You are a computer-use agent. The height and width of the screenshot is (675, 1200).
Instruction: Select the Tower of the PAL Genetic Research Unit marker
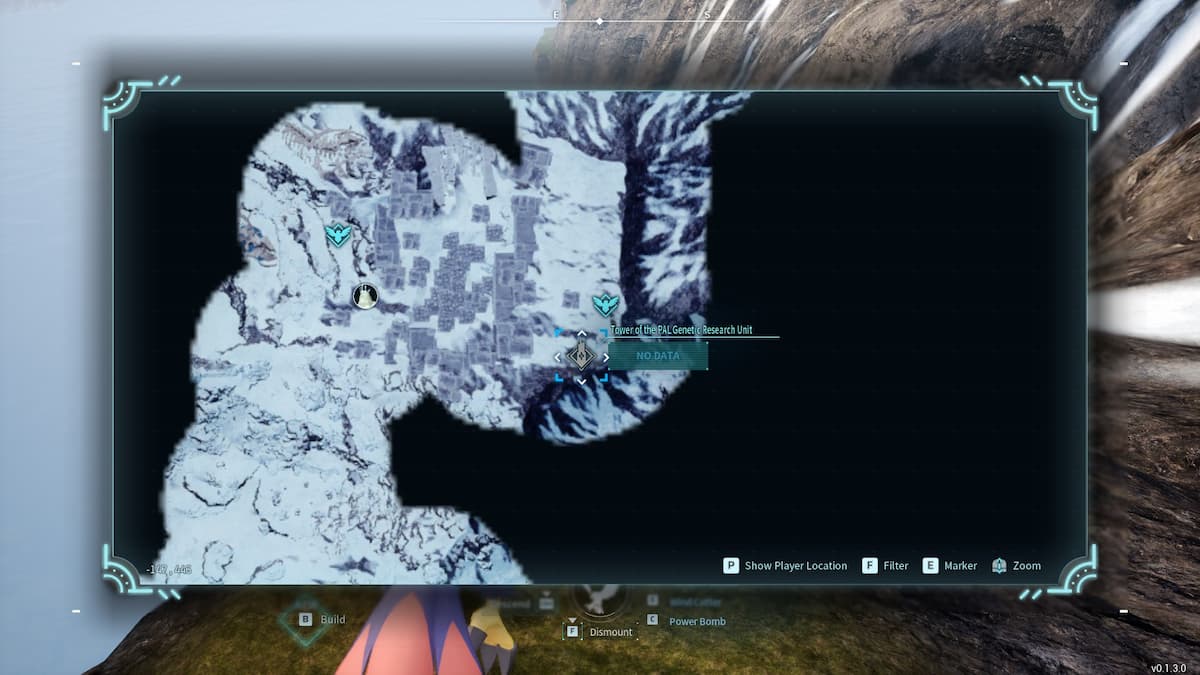coord(582,356)
